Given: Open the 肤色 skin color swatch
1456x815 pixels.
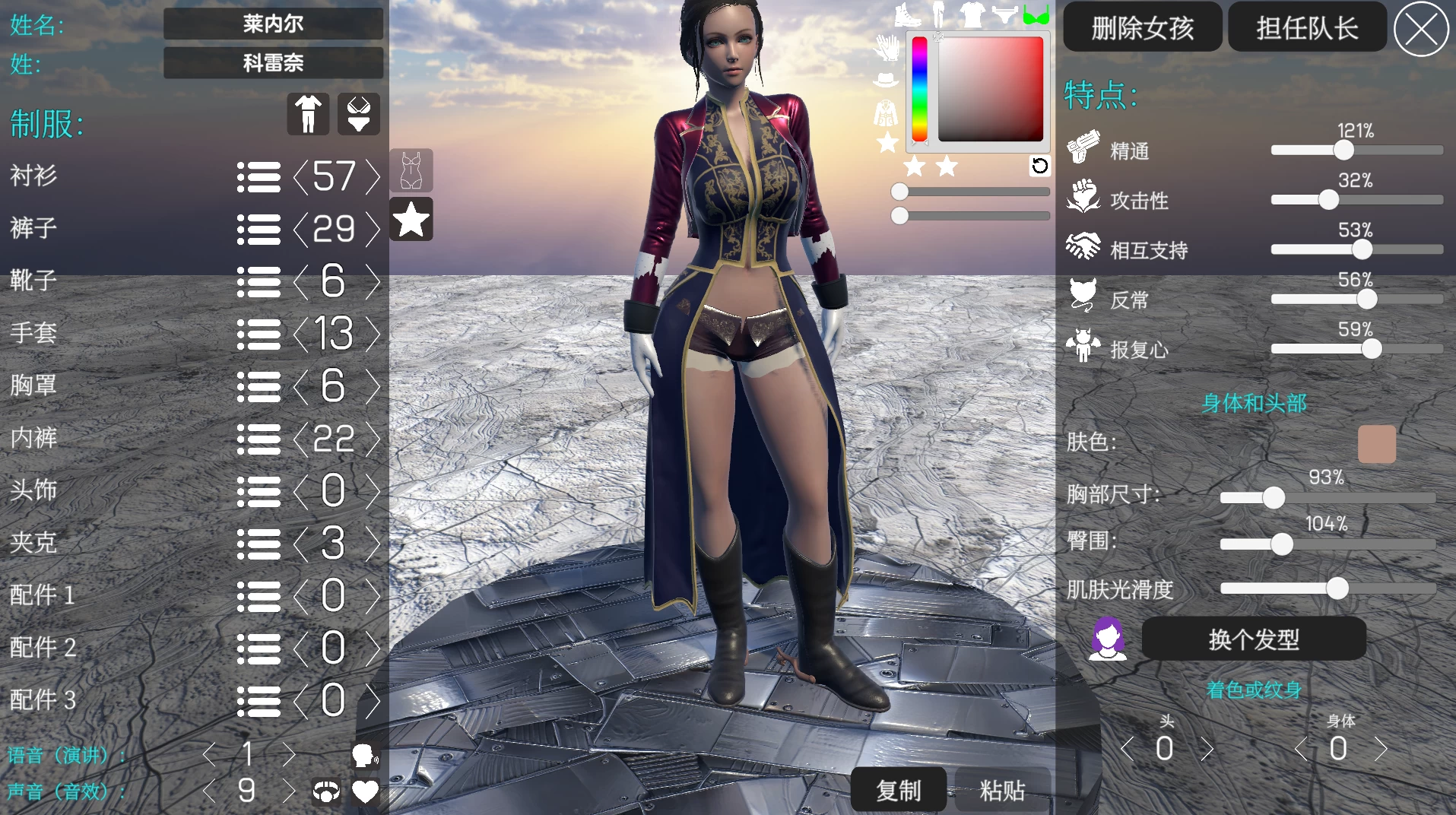Looking at the screenshot, I should 1376,444.
